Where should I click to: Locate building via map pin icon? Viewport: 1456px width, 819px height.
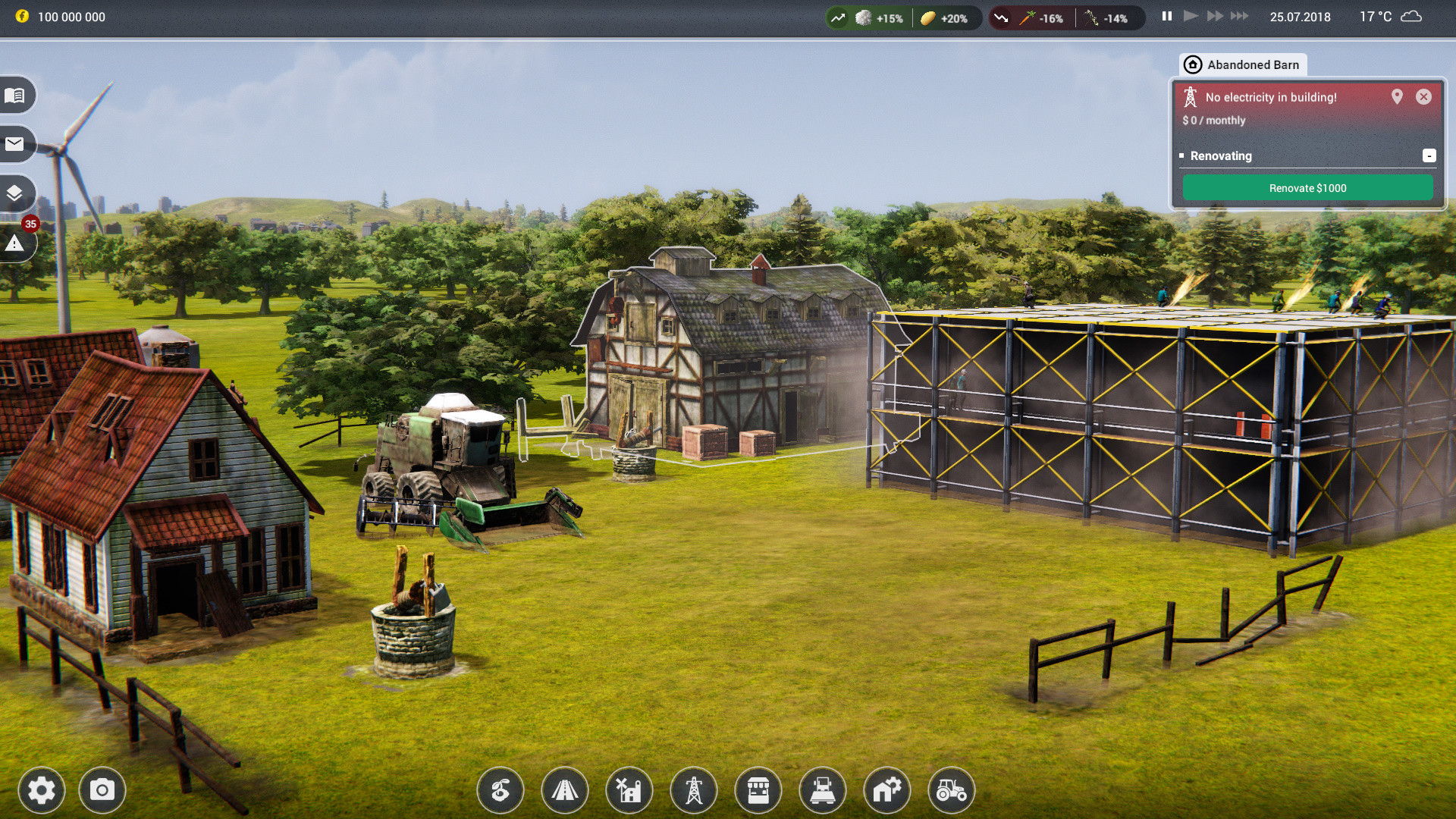coord(1397,97)
